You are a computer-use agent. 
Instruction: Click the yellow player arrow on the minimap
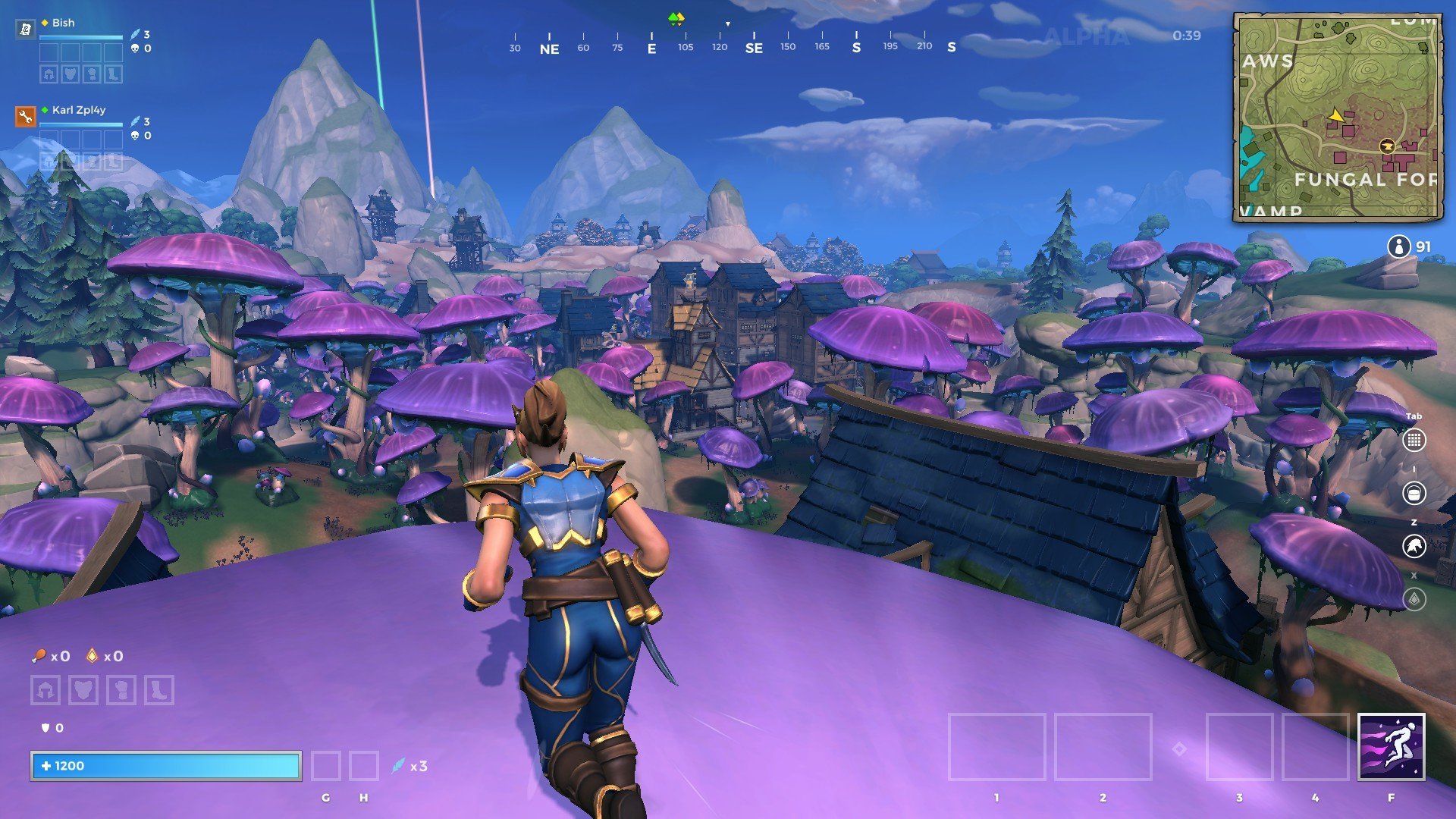(x=1336, y=116)
